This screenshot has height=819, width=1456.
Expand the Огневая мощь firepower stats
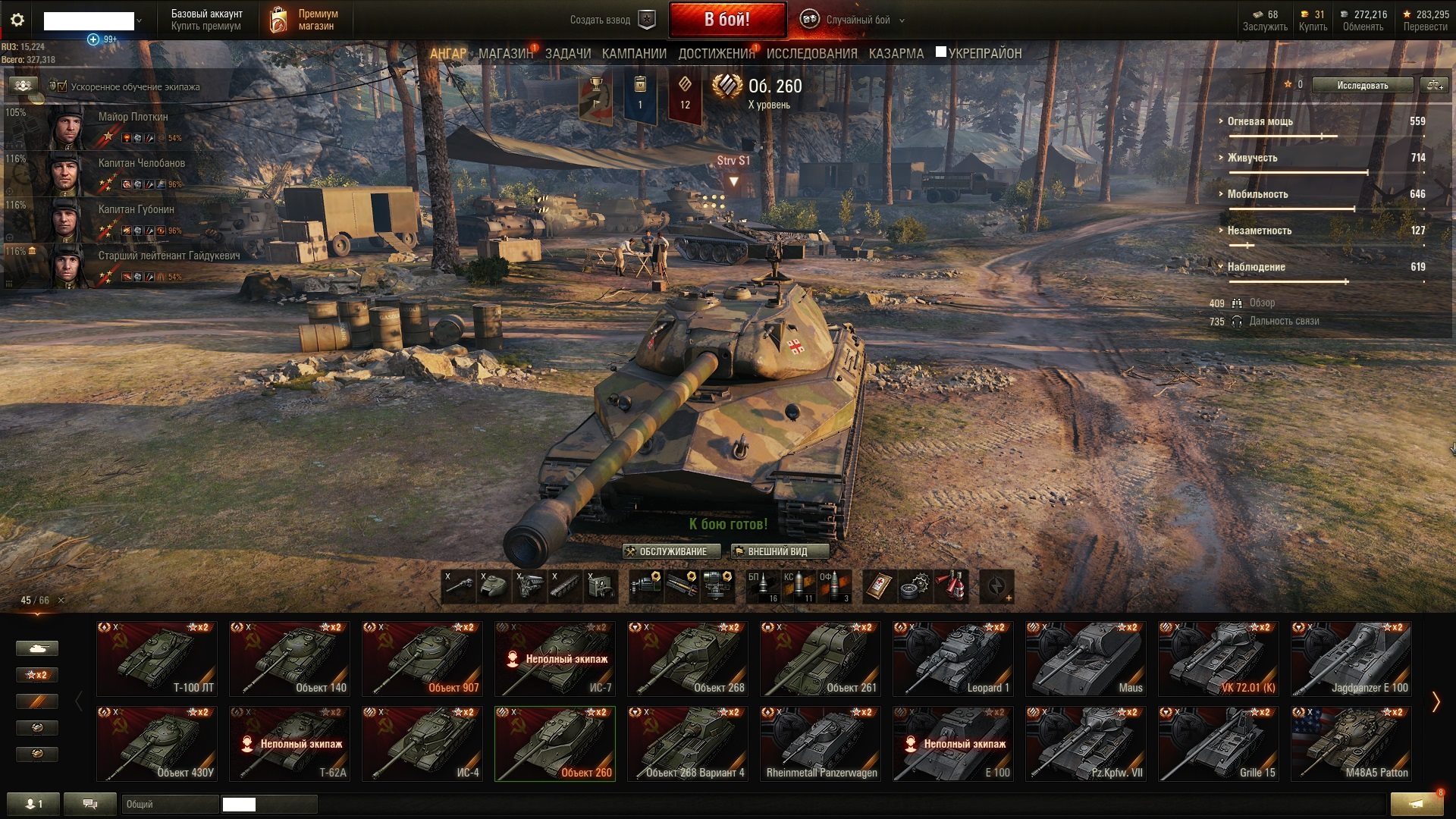[x=1260, y=121]
